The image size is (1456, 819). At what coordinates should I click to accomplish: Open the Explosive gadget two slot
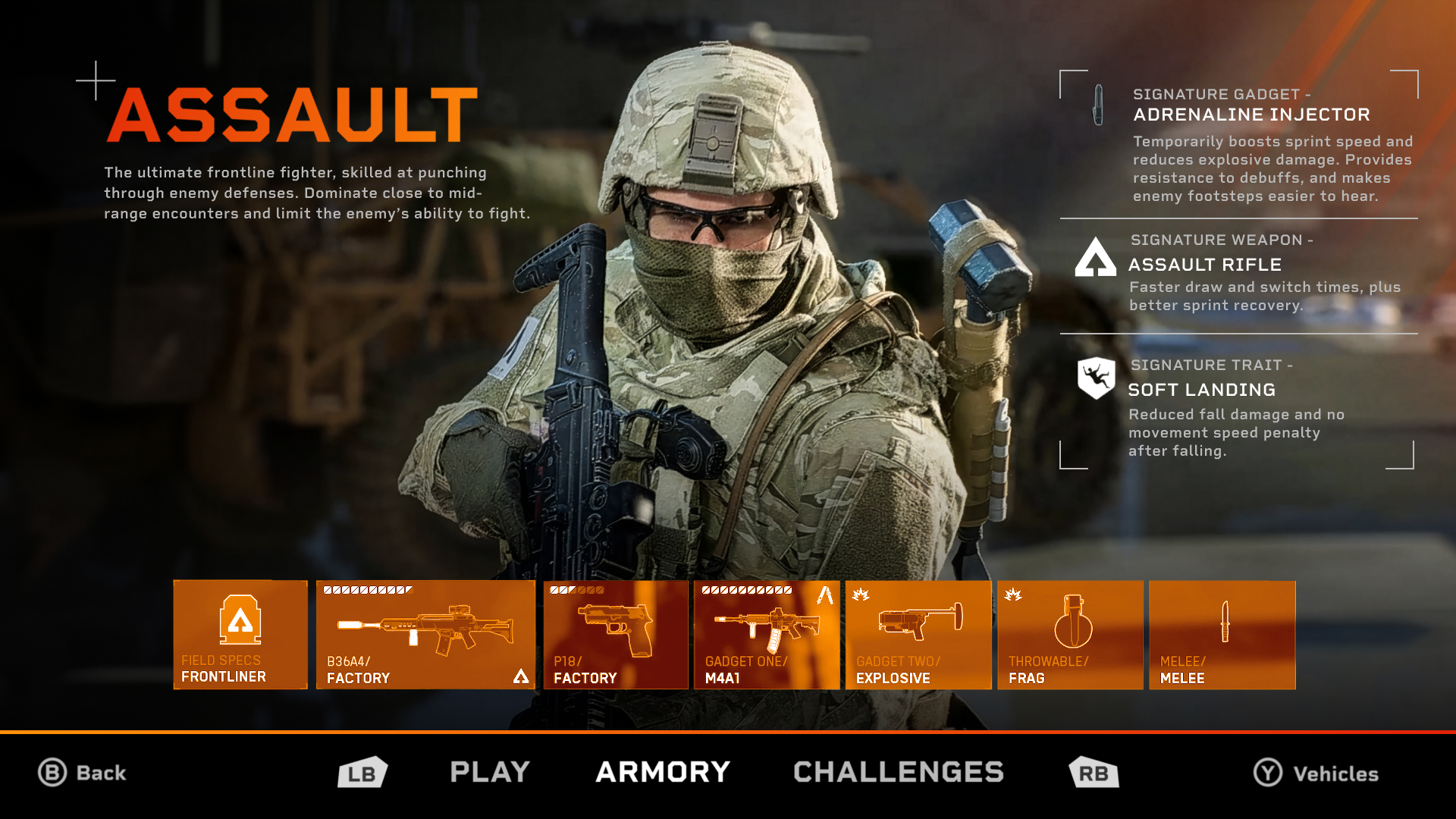click(918, 635)
